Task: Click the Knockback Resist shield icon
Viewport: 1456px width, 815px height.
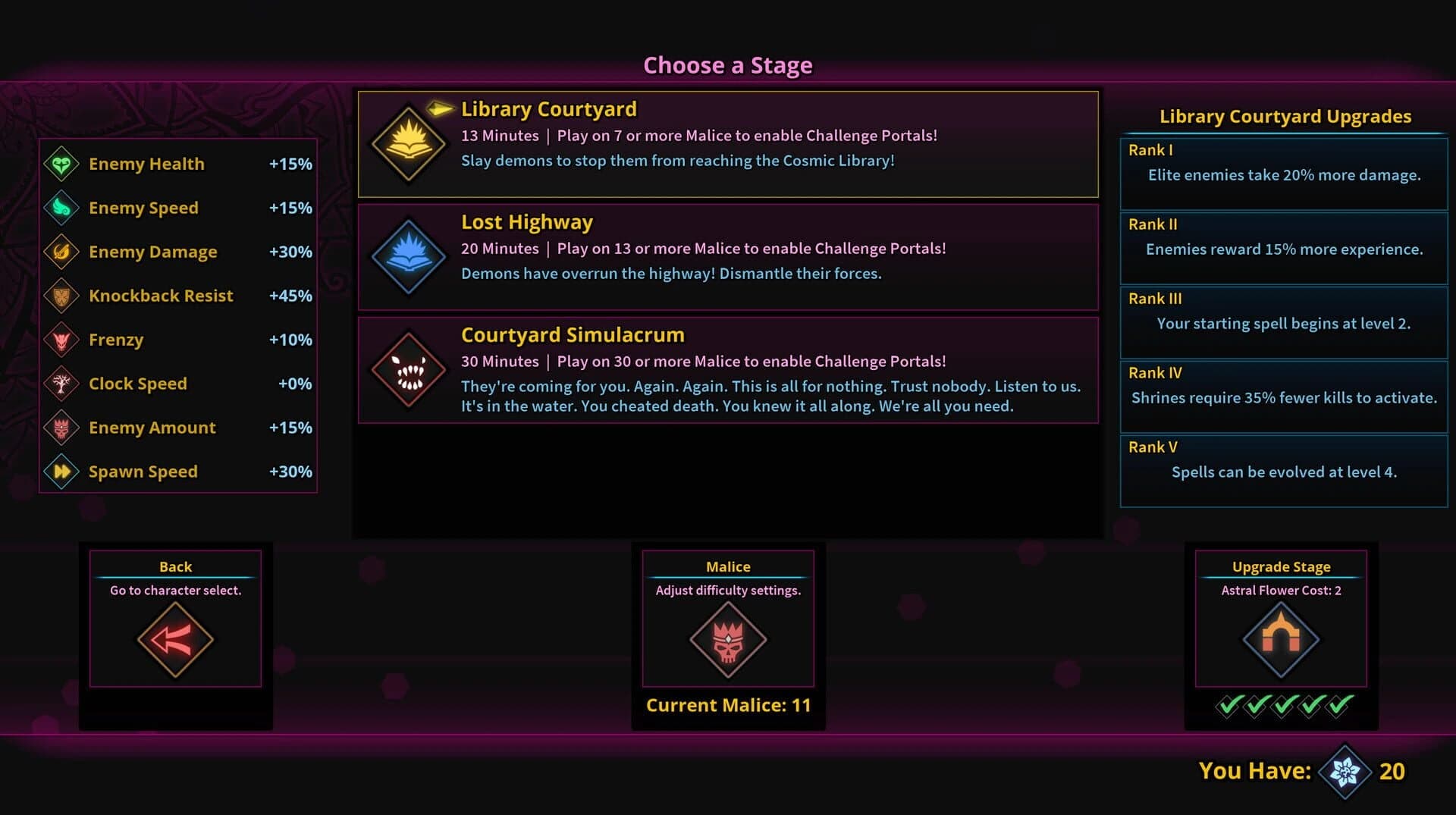Action: (x=63, y=296)
